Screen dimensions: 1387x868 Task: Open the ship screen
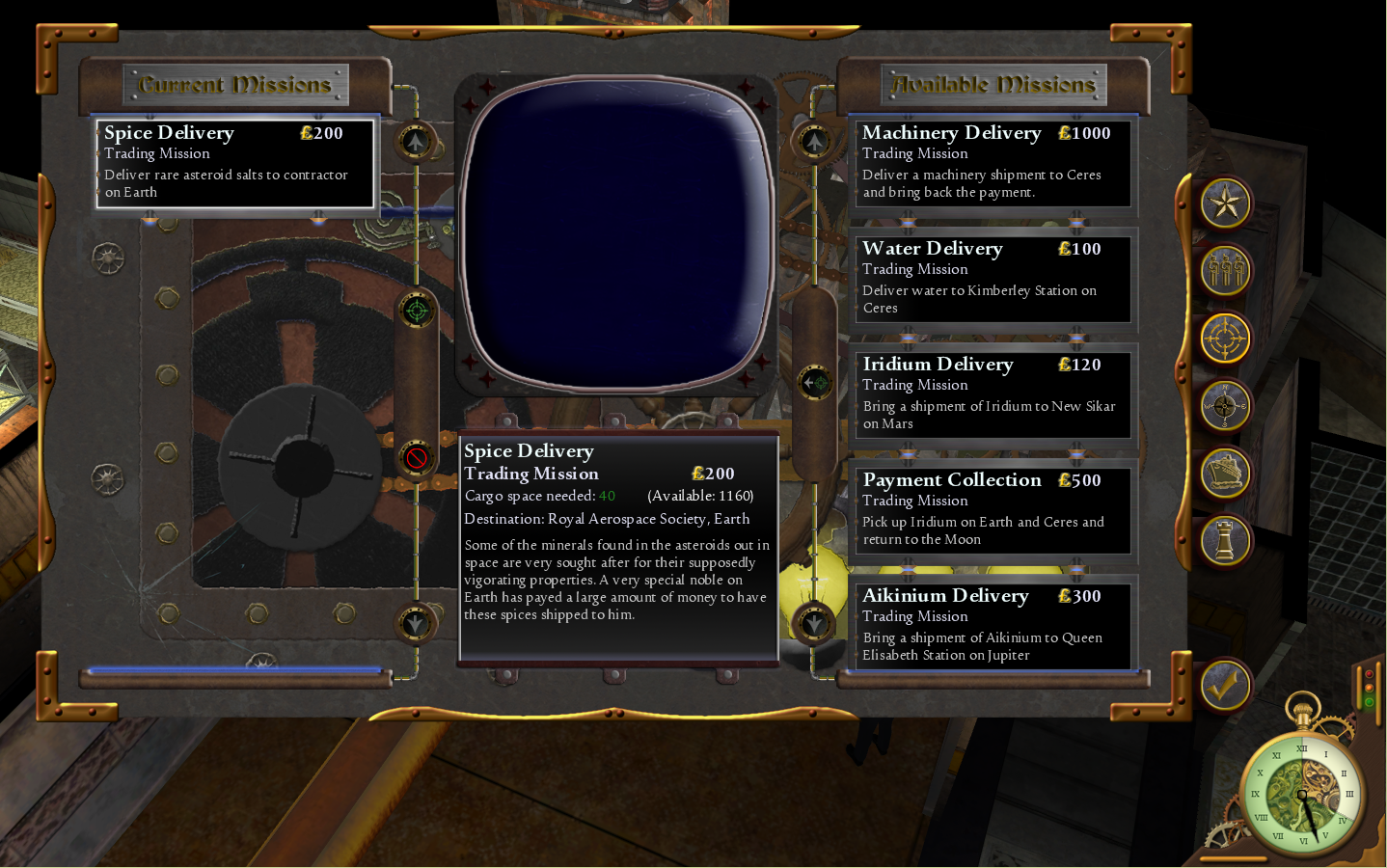tap(1225, 474)
